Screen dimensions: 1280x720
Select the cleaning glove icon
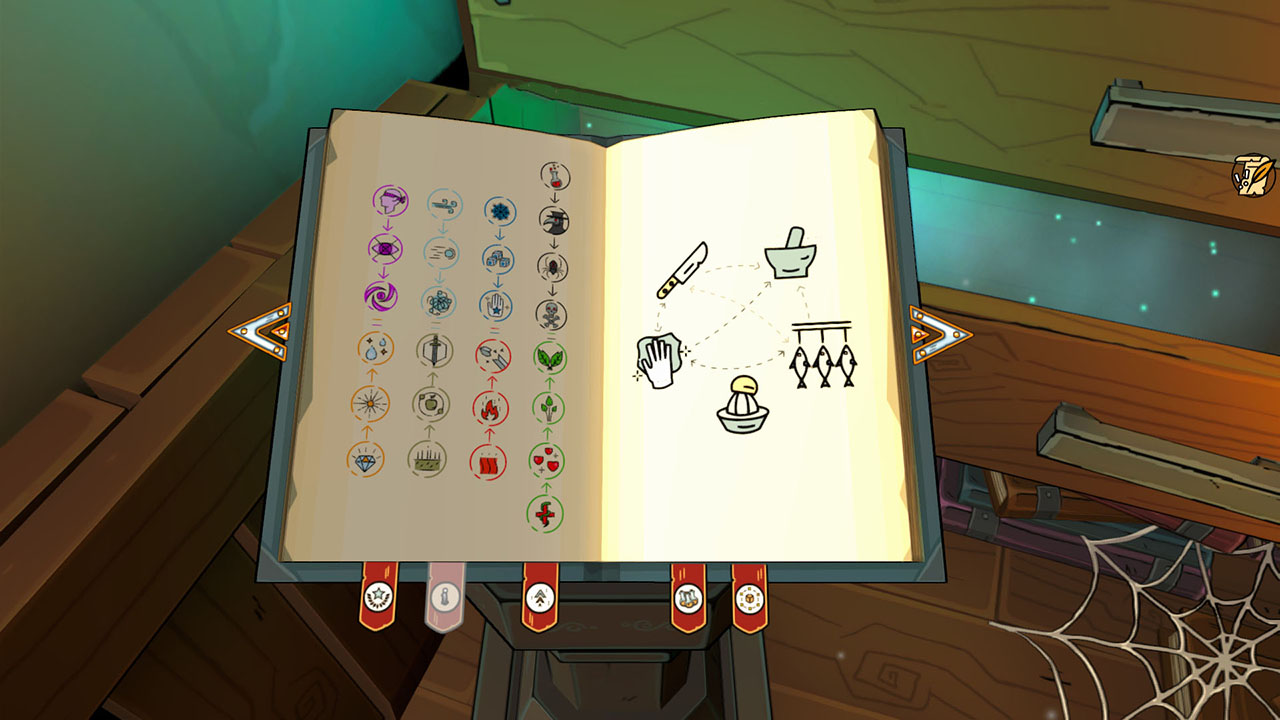(x=660, y=360)
